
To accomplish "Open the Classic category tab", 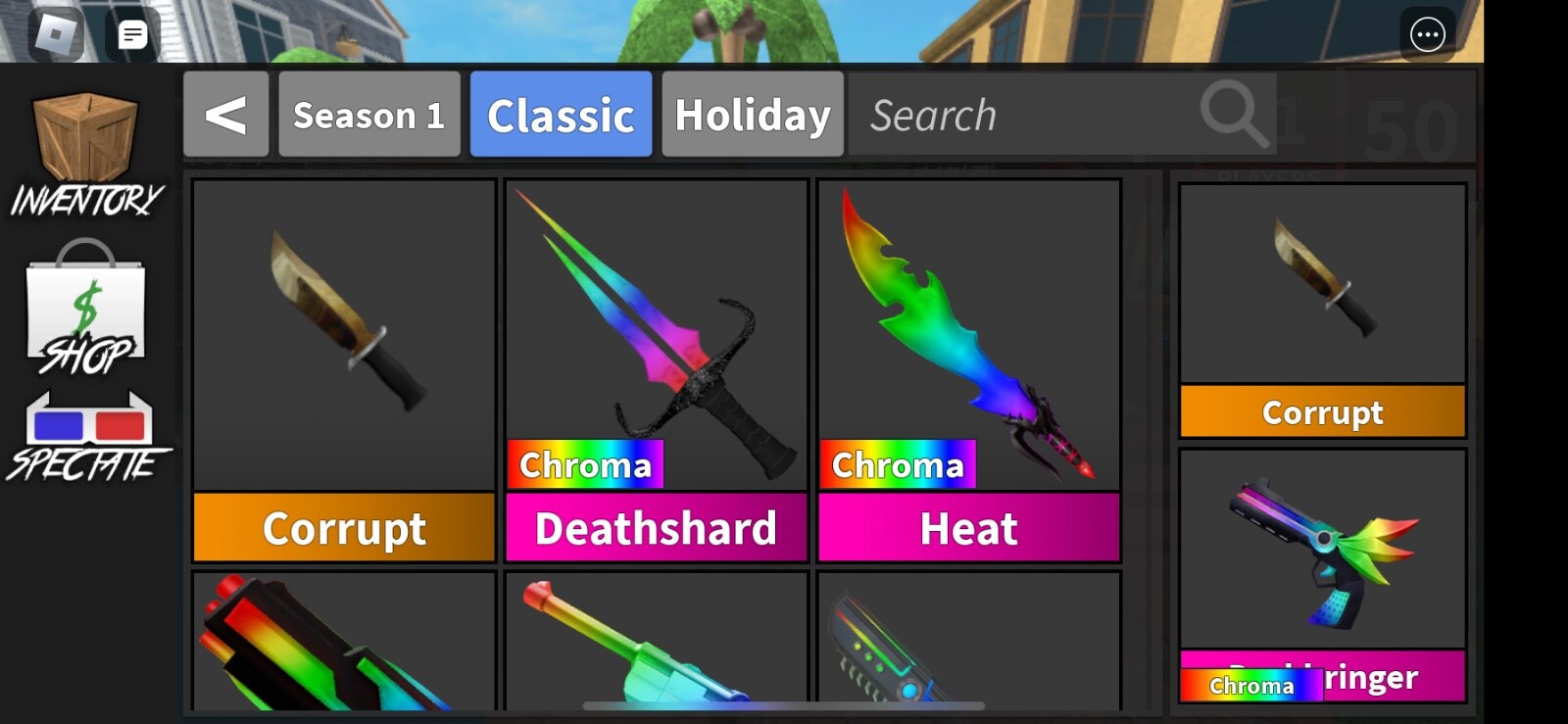I will click(561, 115).
